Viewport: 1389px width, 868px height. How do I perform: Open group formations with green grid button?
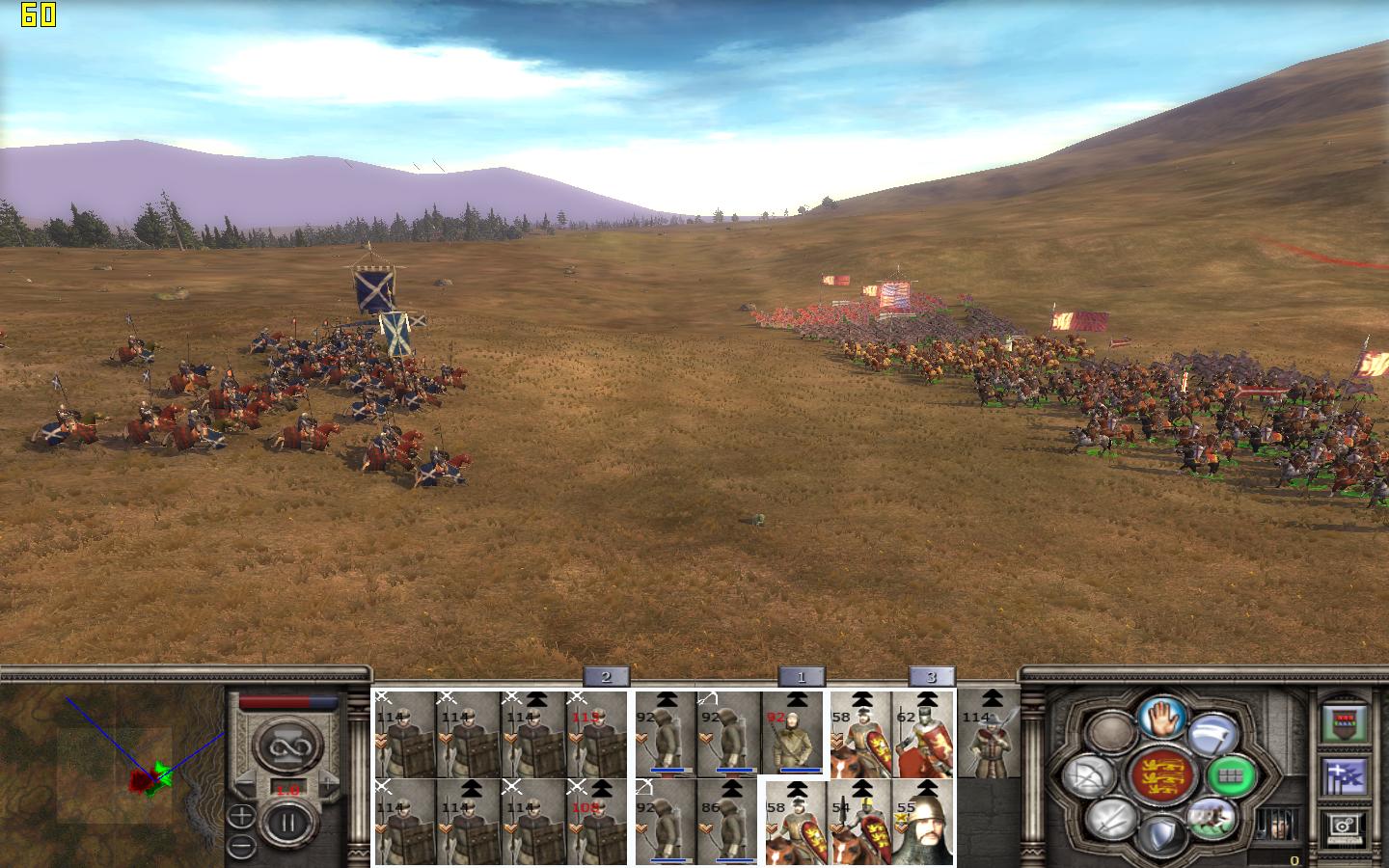tap(1231, 776)
